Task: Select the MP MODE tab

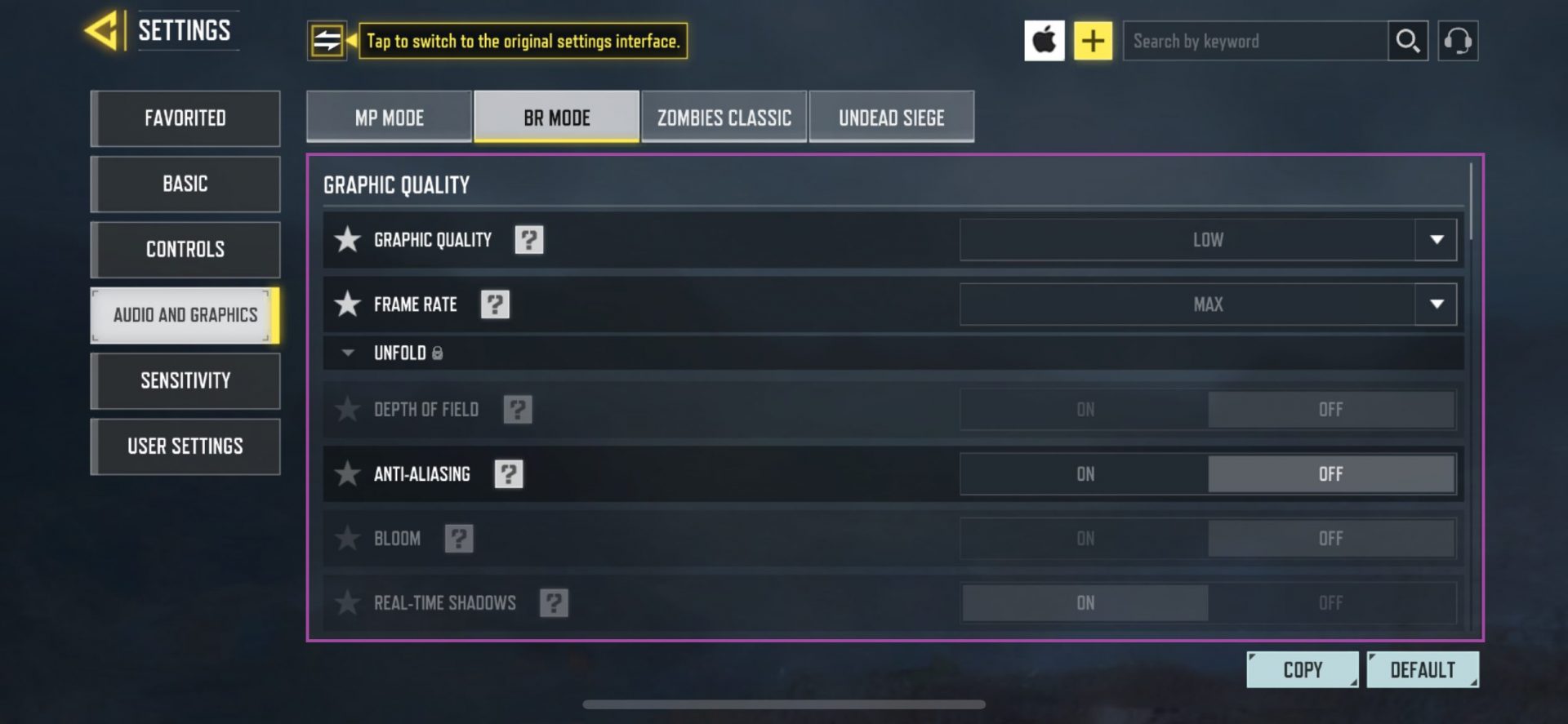Action: pyautogui.click(x=388, y=117)
